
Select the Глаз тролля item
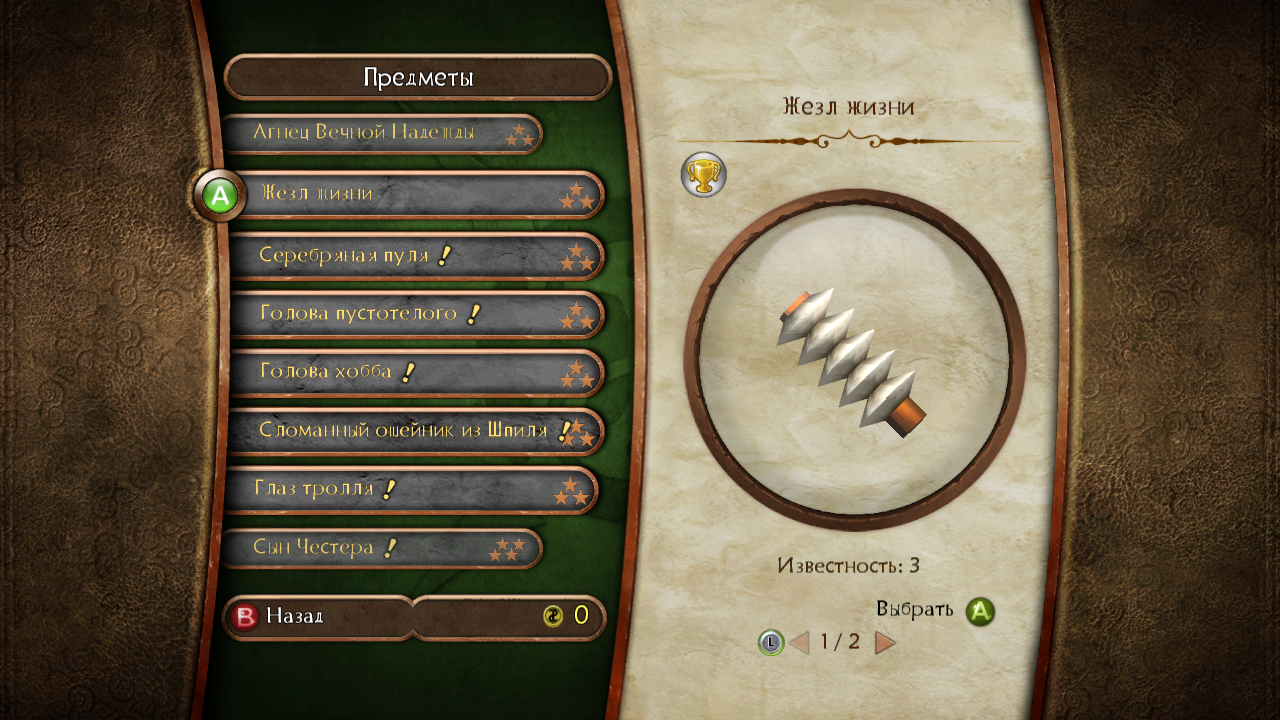pos(410,489)
